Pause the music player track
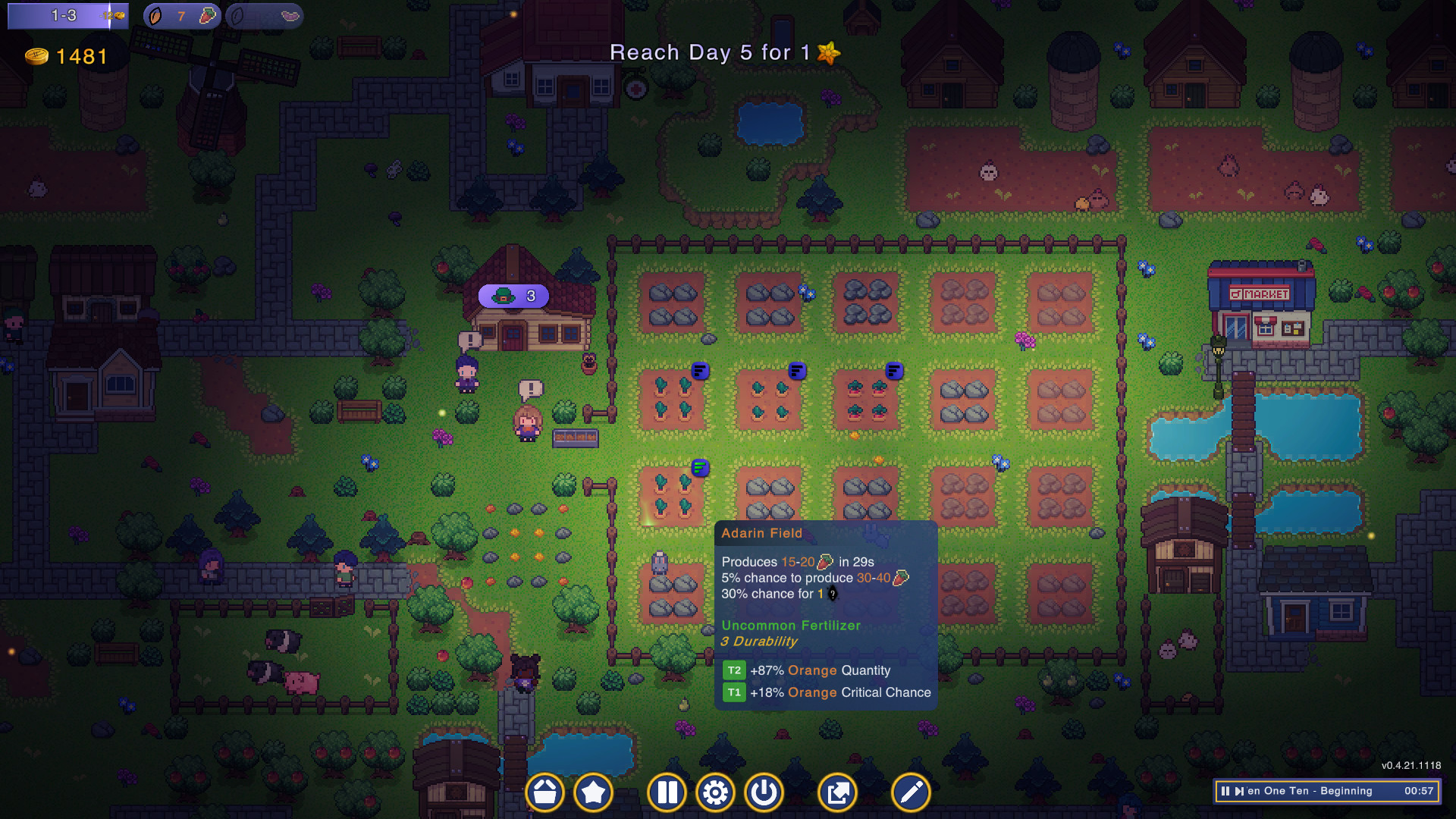This screenshot has height=819, width=1456. pos(1225,792)
